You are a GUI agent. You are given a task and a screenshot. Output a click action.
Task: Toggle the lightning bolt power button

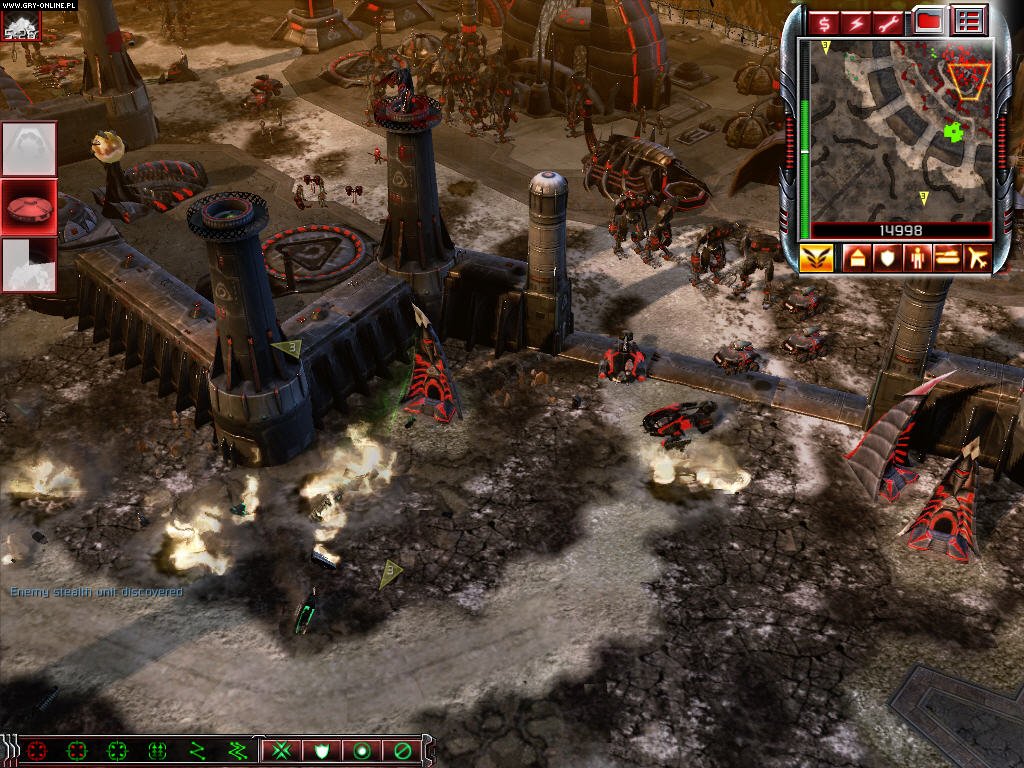pyautogui.click(x=856, y=22)
